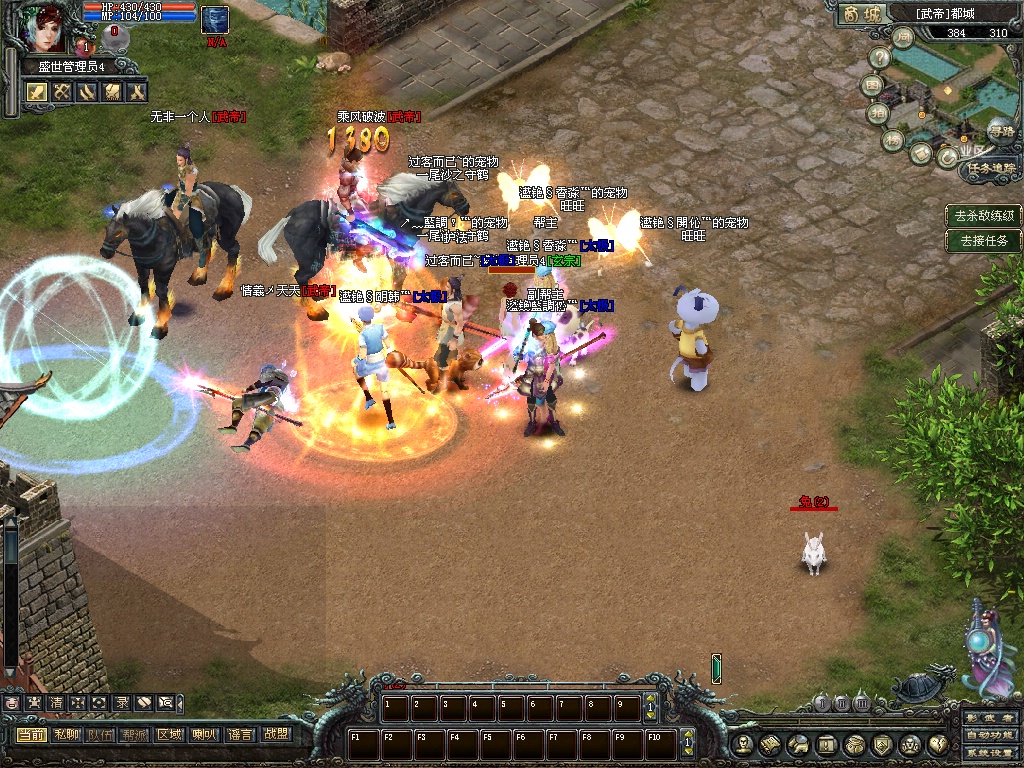Open the bag pouch icon
This screenshot has width=1024, height=768.
[x=854, y=745]
